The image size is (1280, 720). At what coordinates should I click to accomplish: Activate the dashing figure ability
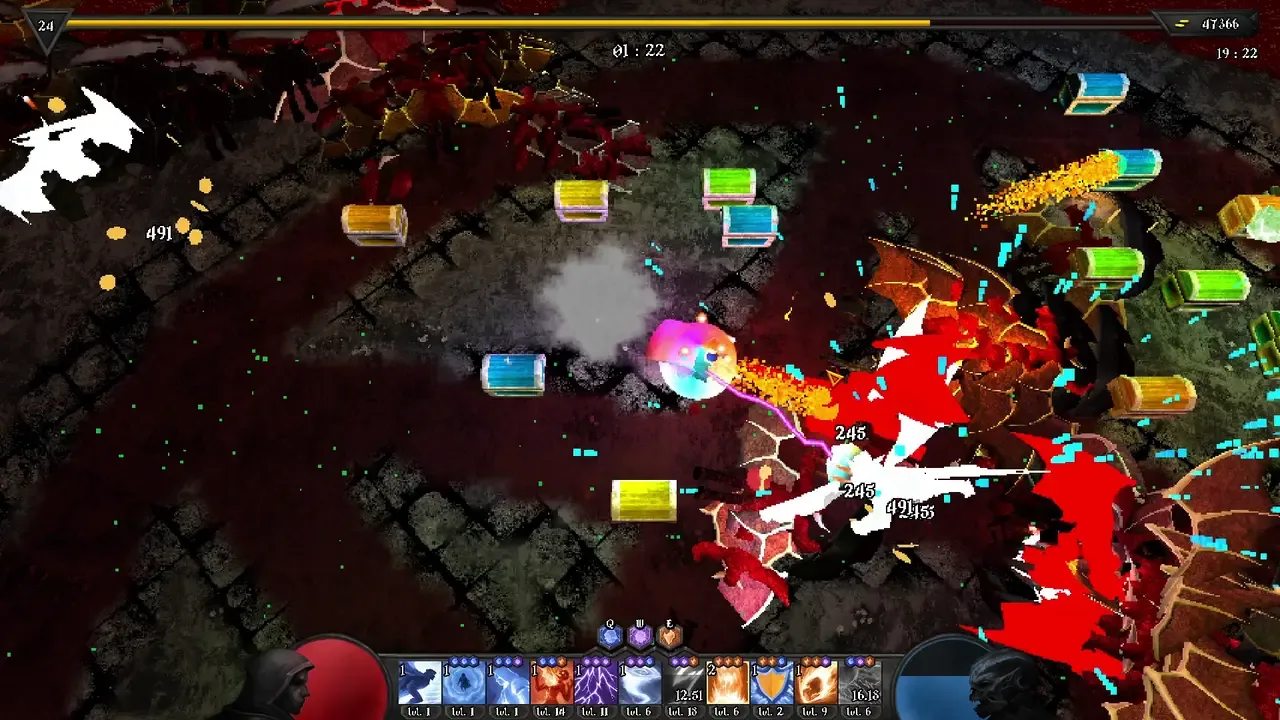click(x=420, y=684)
